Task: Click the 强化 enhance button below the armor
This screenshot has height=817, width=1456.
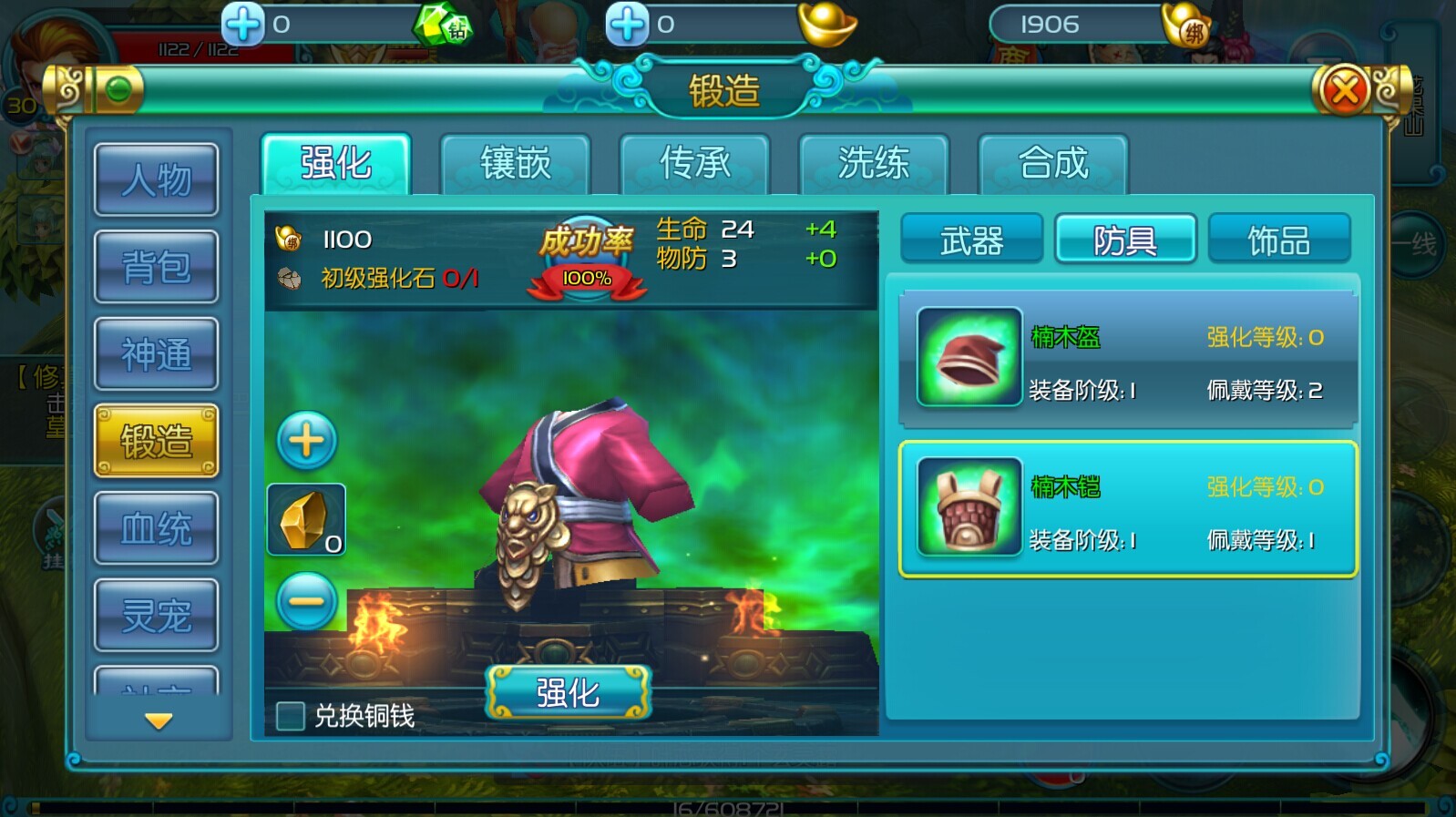Action: click(x=568, y=693)
